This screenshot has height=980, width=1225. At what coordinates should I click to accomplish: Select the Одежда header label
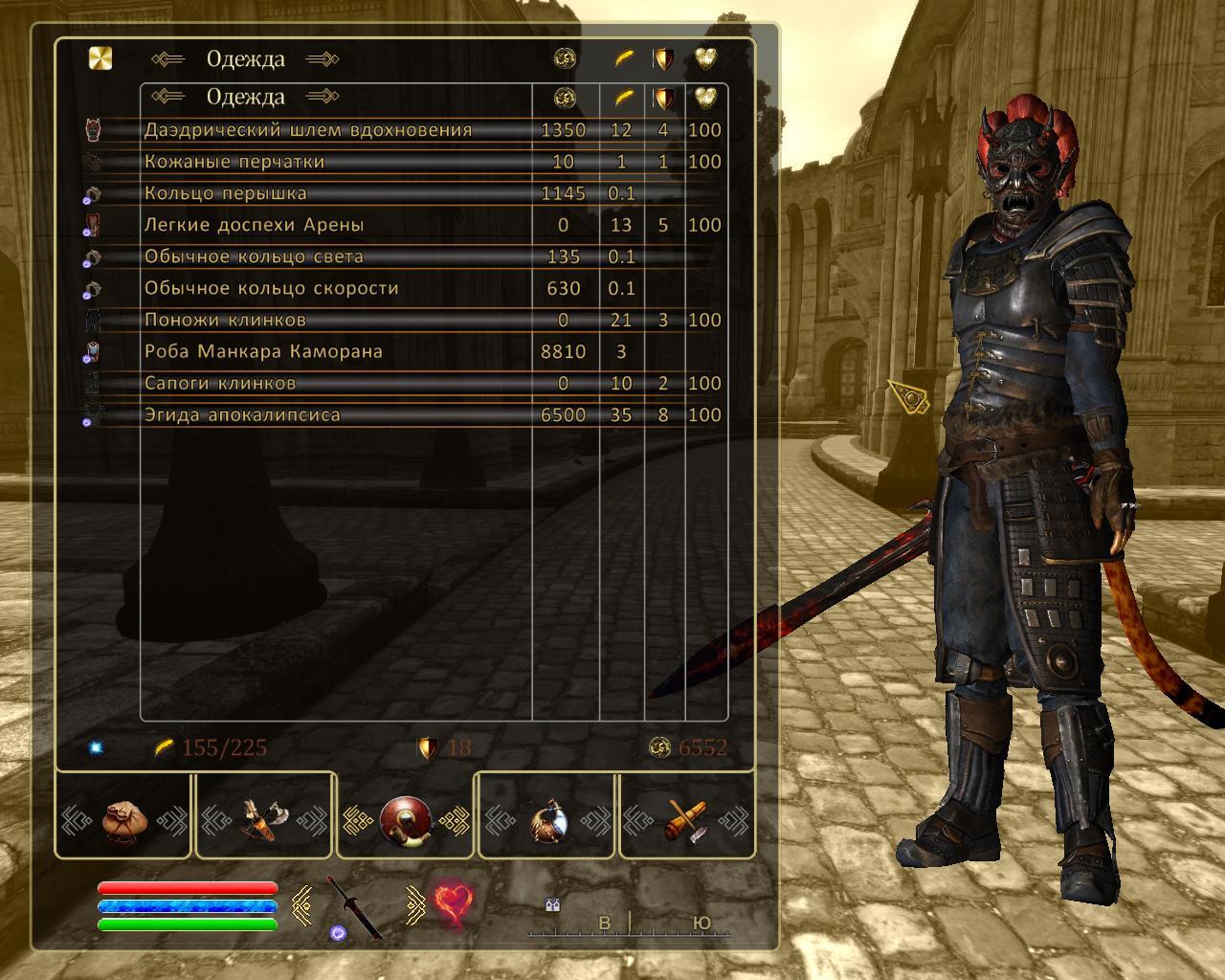246,97
